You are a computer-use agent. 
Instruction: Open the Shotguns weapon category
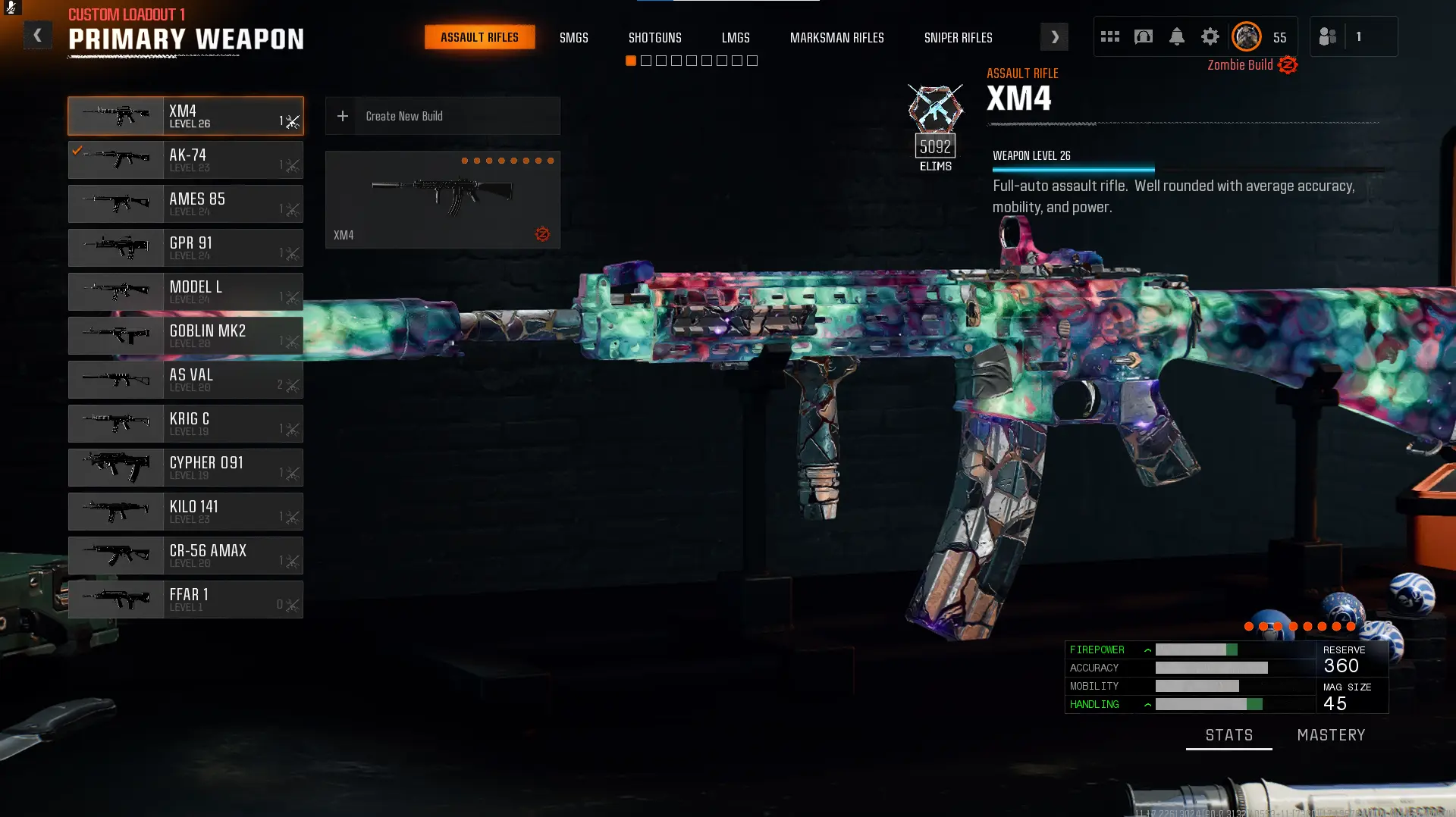click(654, 38)
